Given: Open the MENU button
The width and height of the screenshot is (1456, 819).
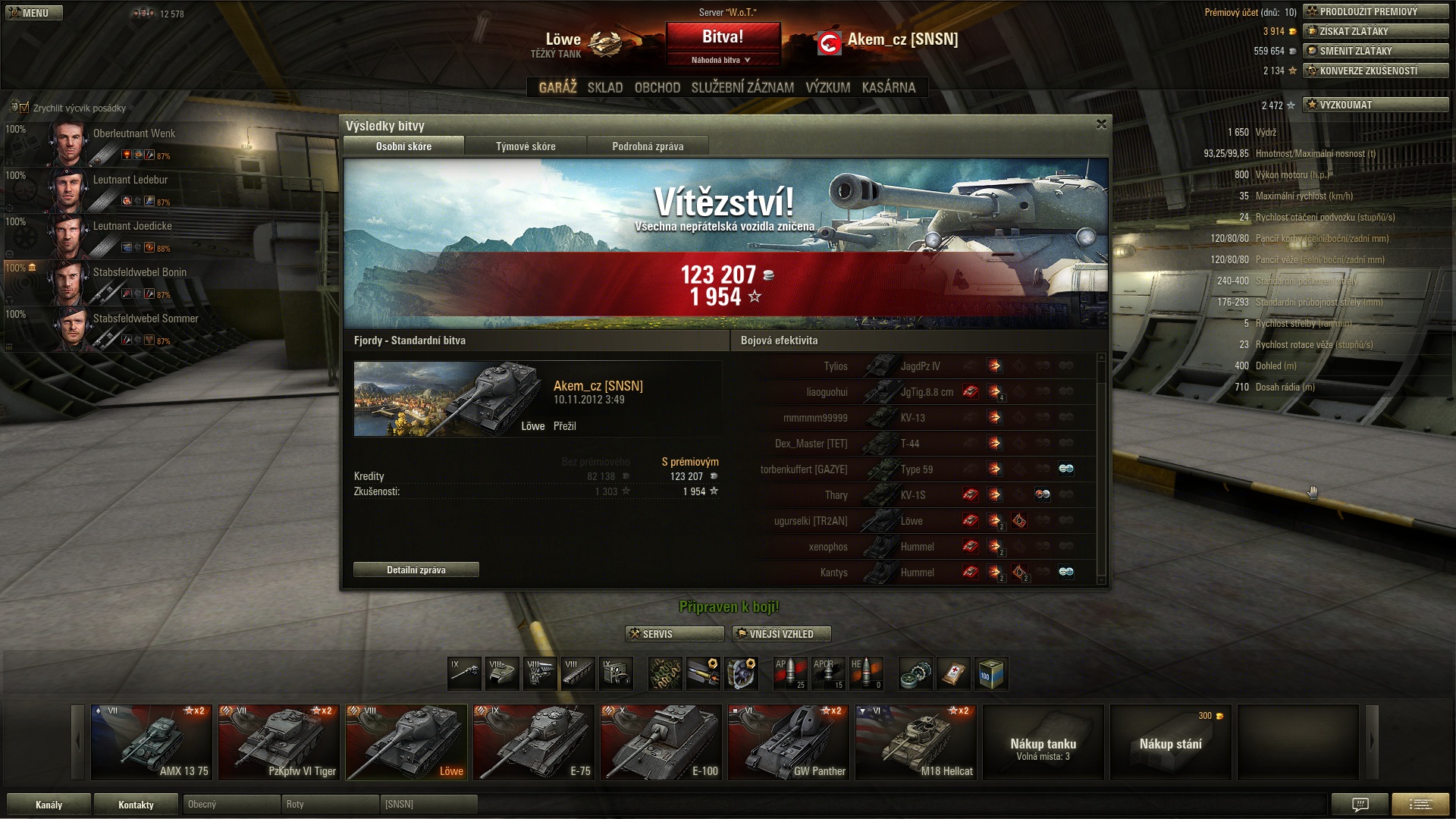Looking at the screenshot, I should (x=34, y=13).
